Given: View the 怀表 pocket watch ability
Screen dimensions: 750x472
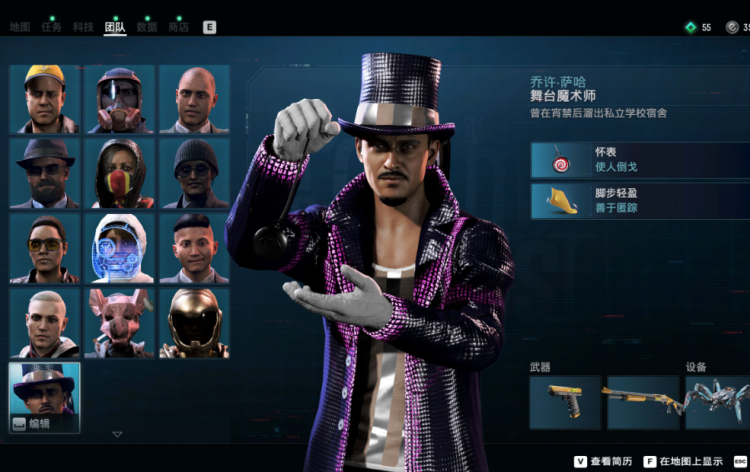Looking at the screenshot, I should point(640,159).
